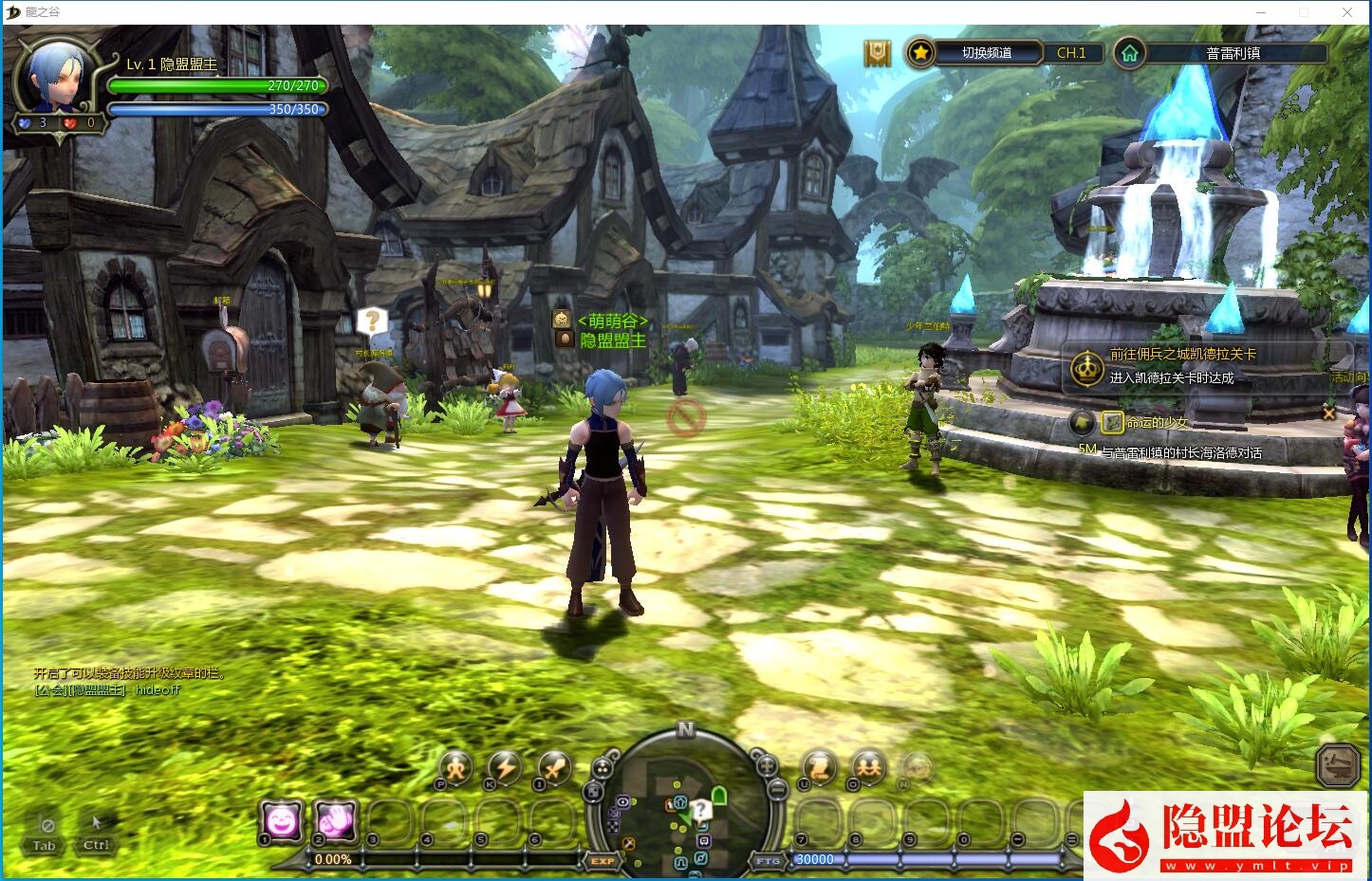Click the green house town icon

tap(1129, 53)
